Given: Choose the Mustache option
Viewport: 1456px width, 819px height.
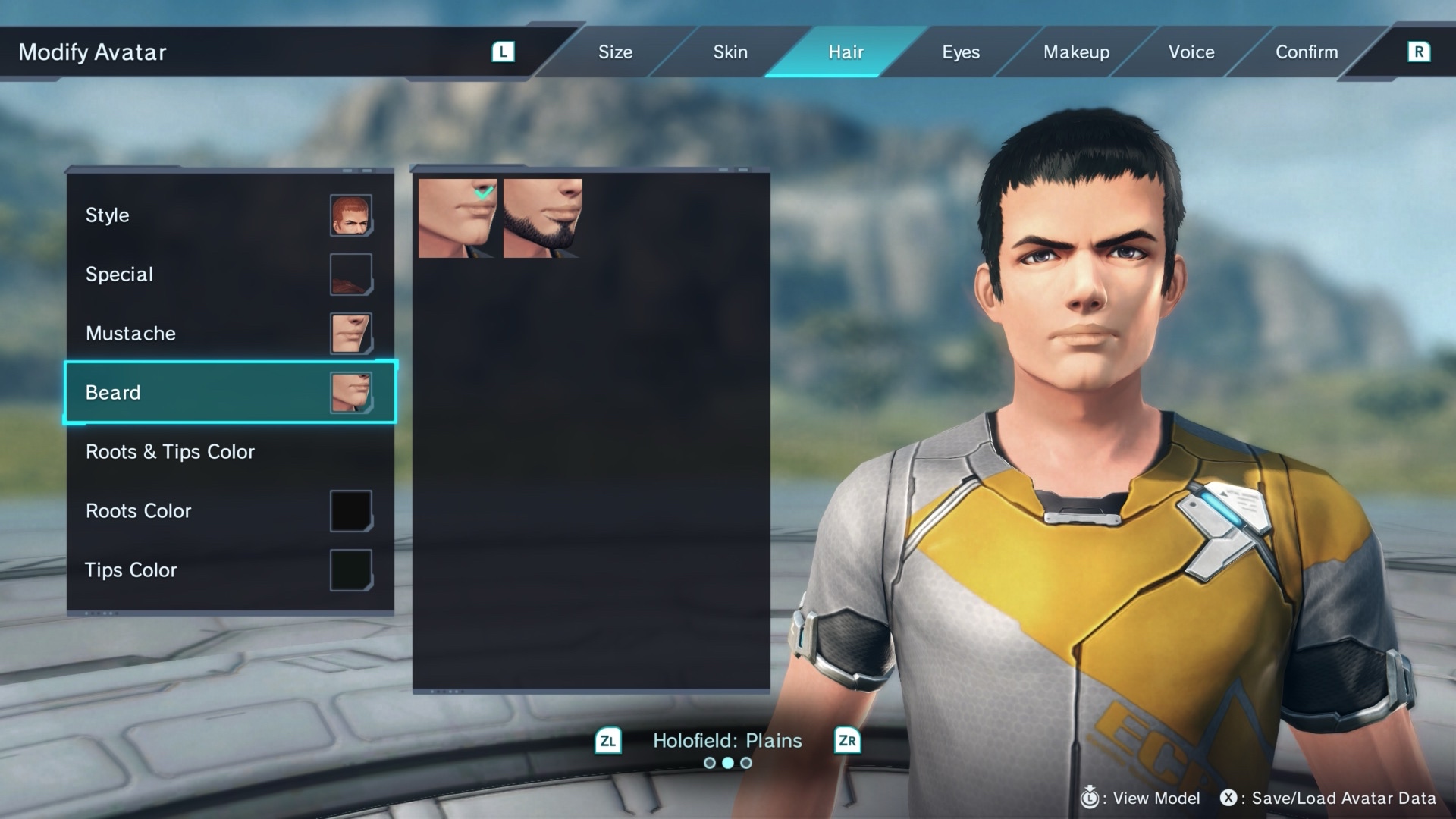Looking at the screenshot, I should pos(229,334).
